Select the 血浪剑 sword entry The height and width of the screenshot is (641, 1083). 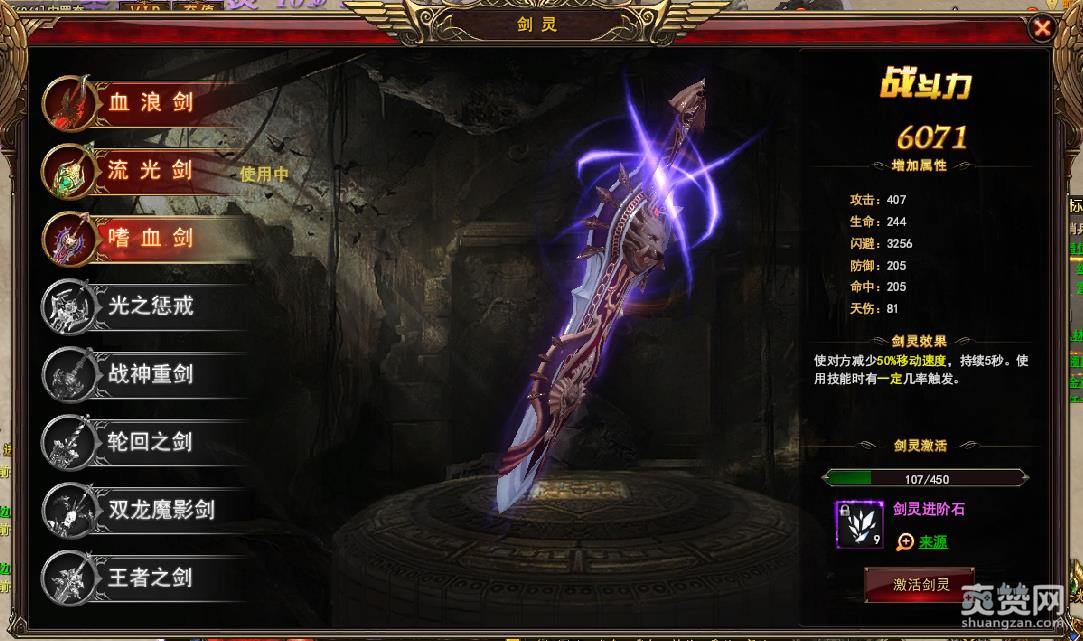point(150,102)
